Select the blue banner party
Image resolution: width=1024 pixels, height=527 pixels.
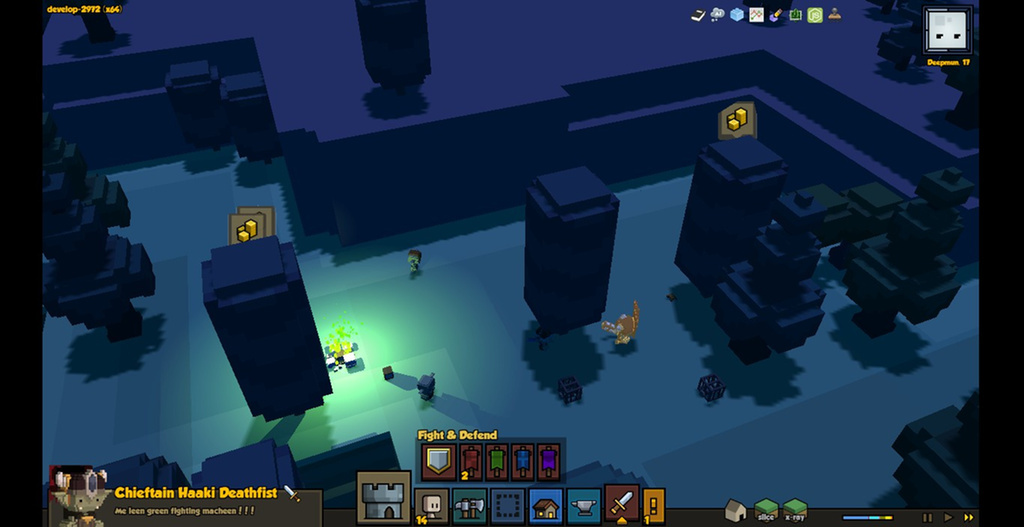pos(522,462)
